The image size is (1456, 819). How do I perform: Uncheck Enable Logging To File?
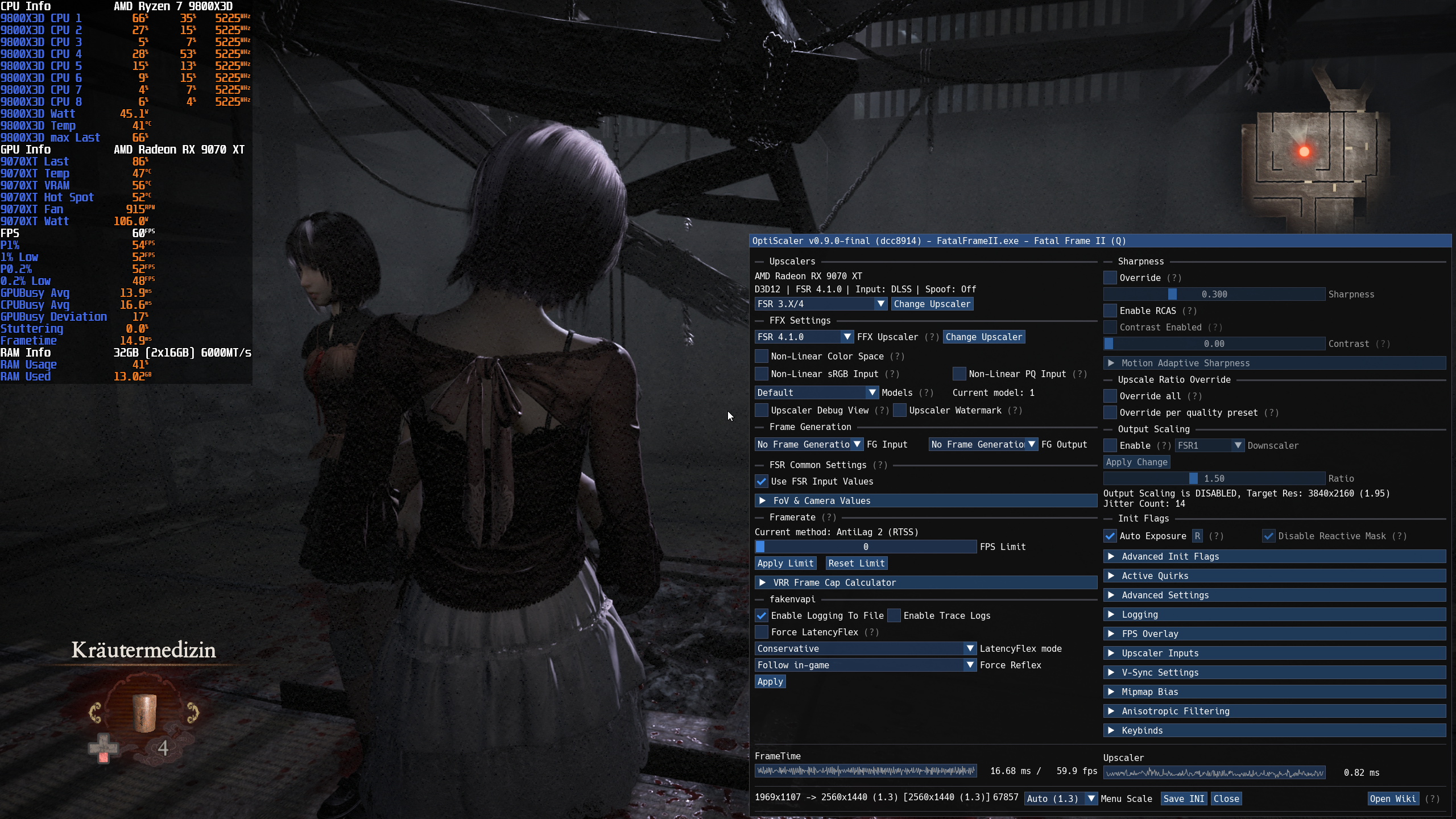[x=762, y=615]
